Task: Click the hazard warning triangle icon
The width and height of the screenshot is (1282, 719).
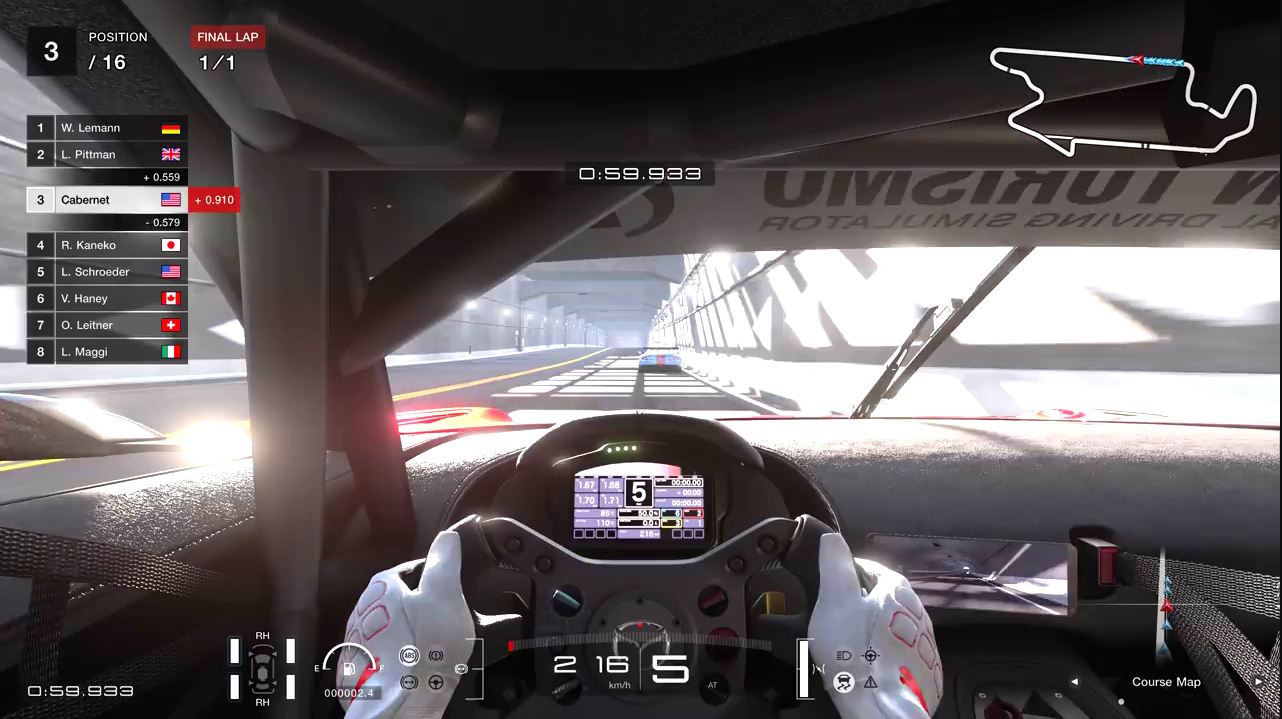Action: point(870,682)
